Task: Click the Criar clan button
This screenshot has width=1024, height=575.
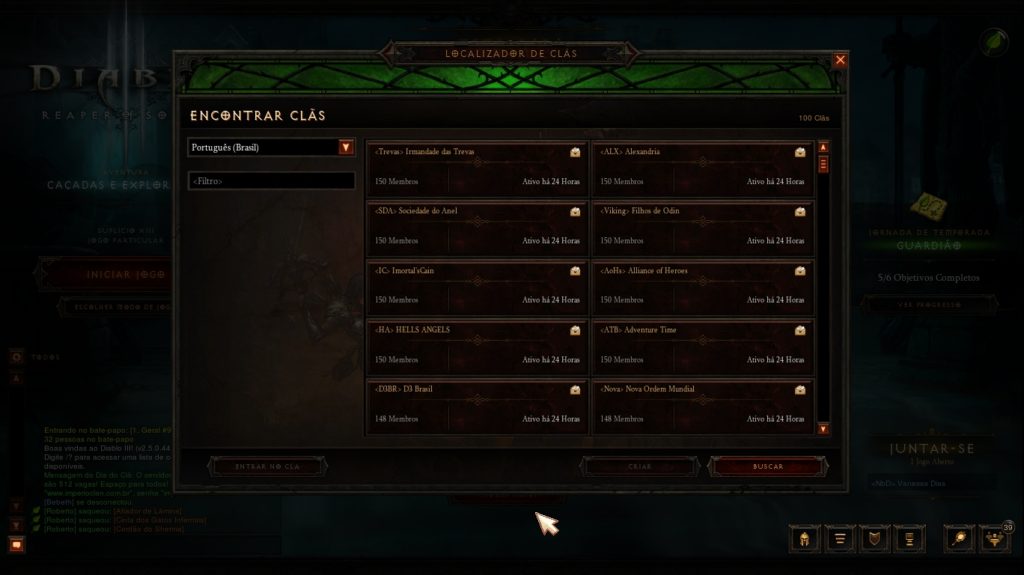Action: 640,466
